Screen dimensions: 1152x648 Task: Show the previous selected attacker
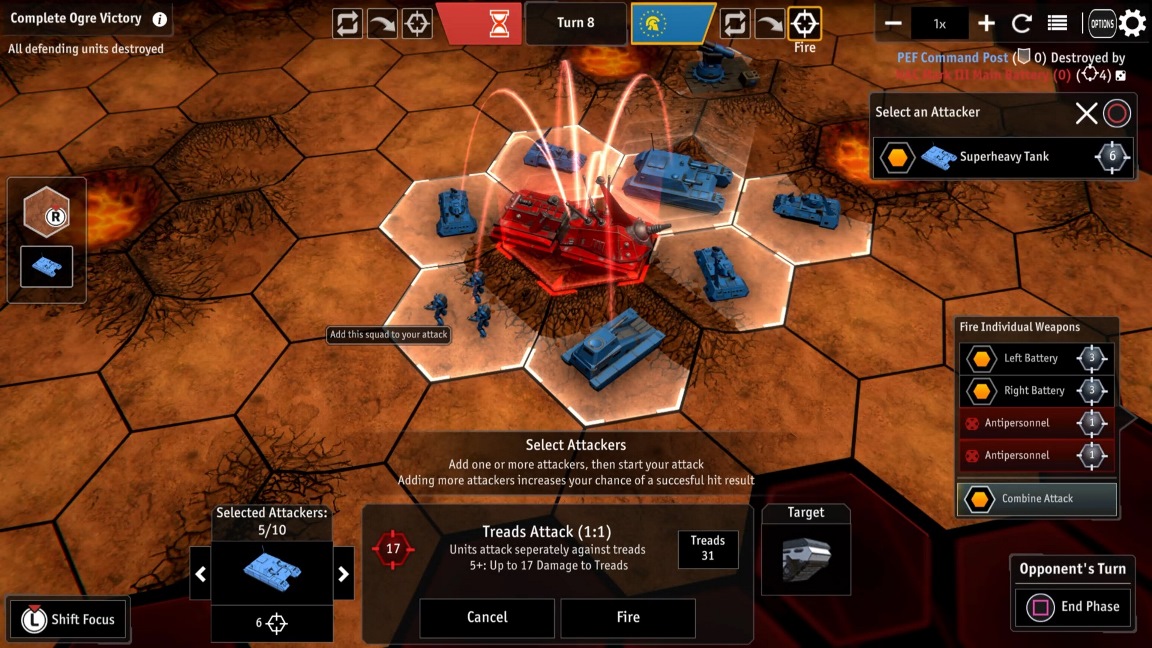pyautogui.click(x=200, y=574)
